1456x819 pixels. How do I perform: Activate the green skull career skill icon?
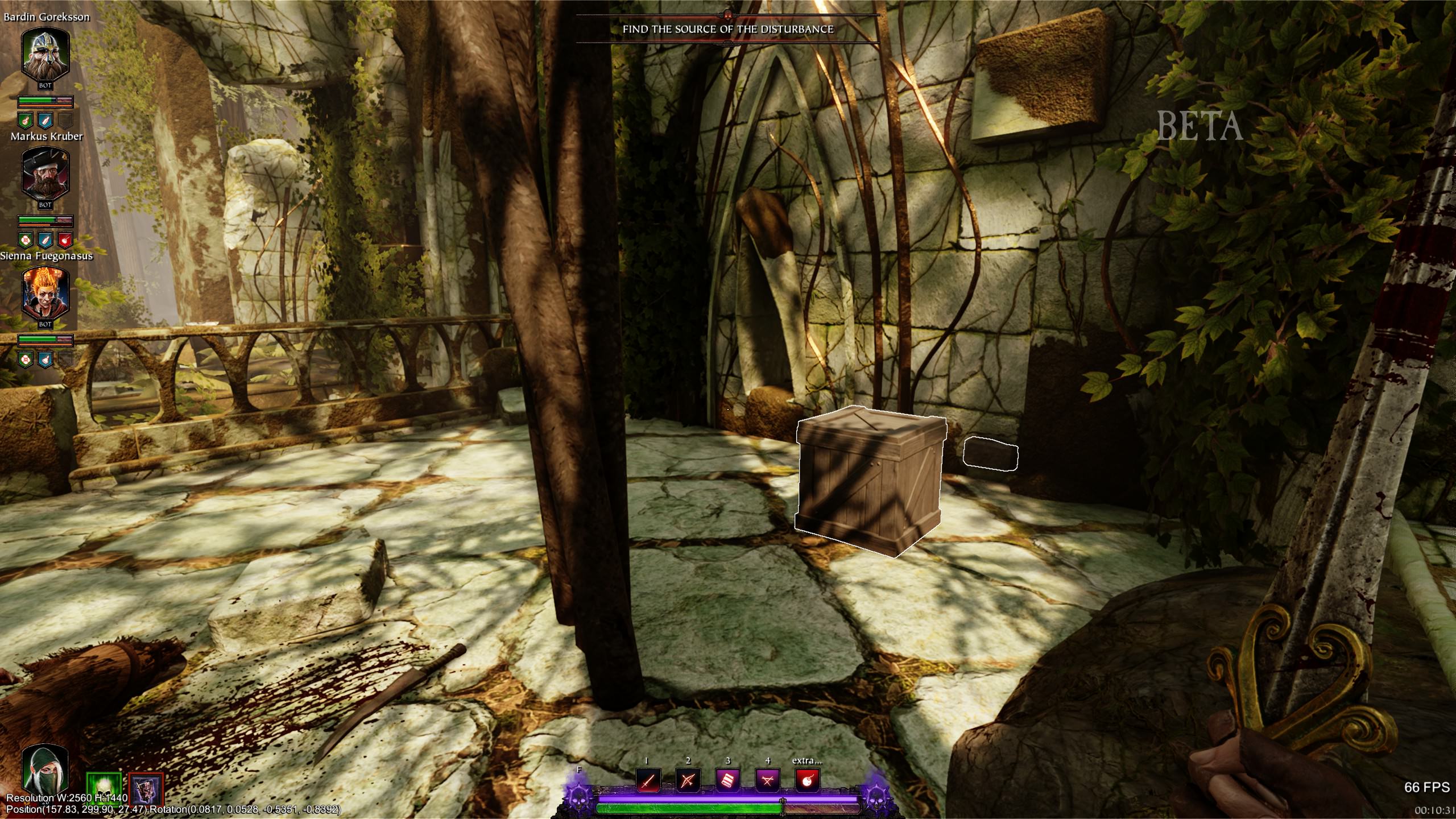104,788
